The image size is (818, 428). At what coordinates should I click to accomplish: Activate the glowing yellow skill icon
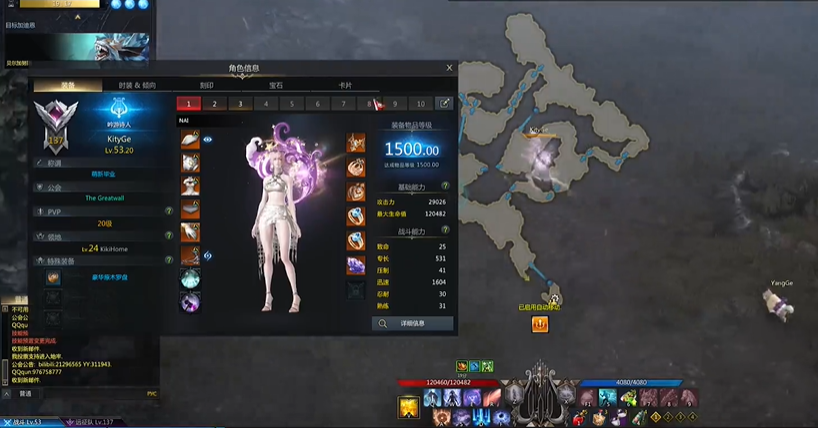[x=408, y=406]
